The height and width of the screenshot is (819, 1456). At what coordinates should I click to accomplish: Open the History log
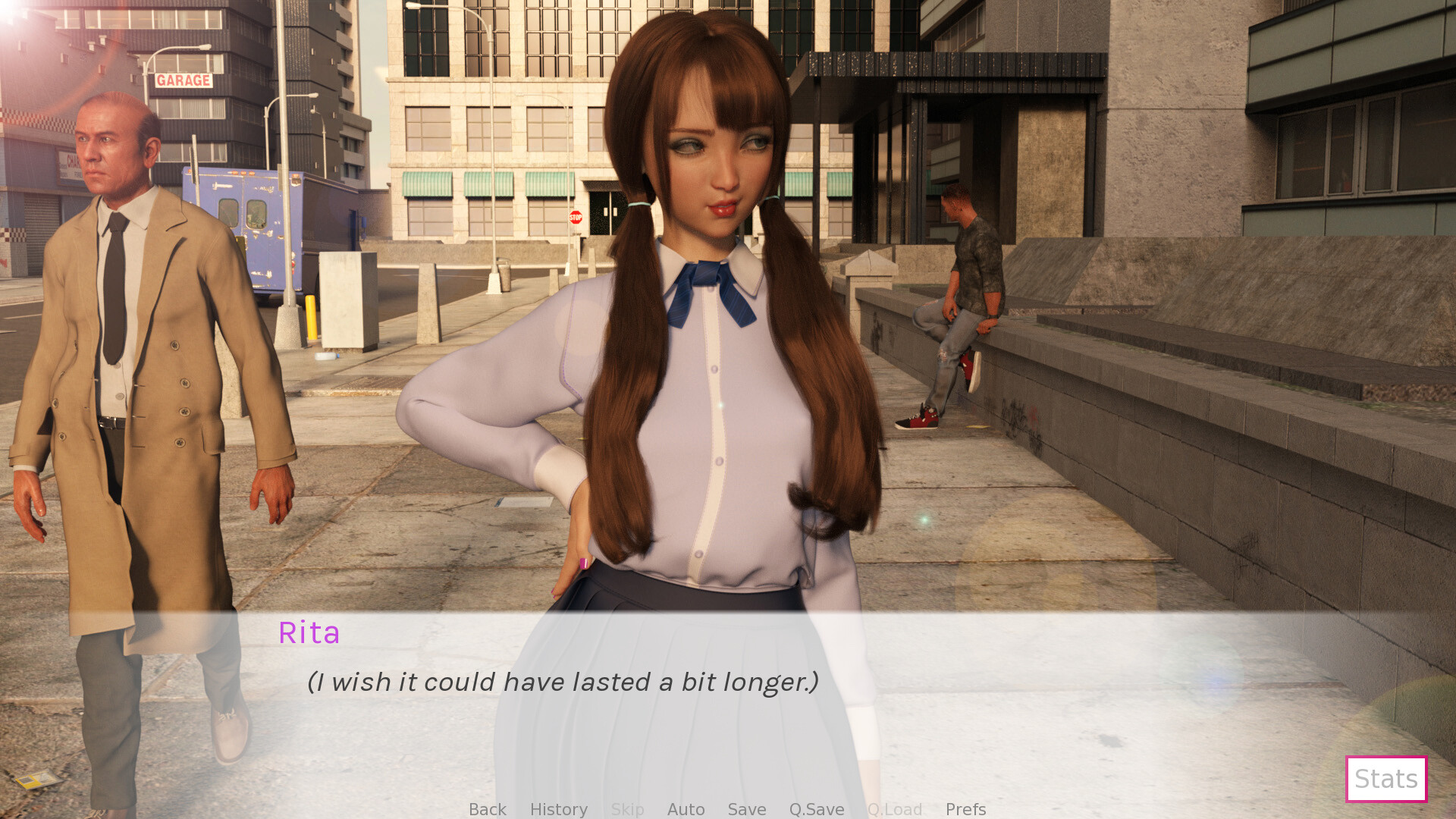pyautogui.click(x=558, y=809)
